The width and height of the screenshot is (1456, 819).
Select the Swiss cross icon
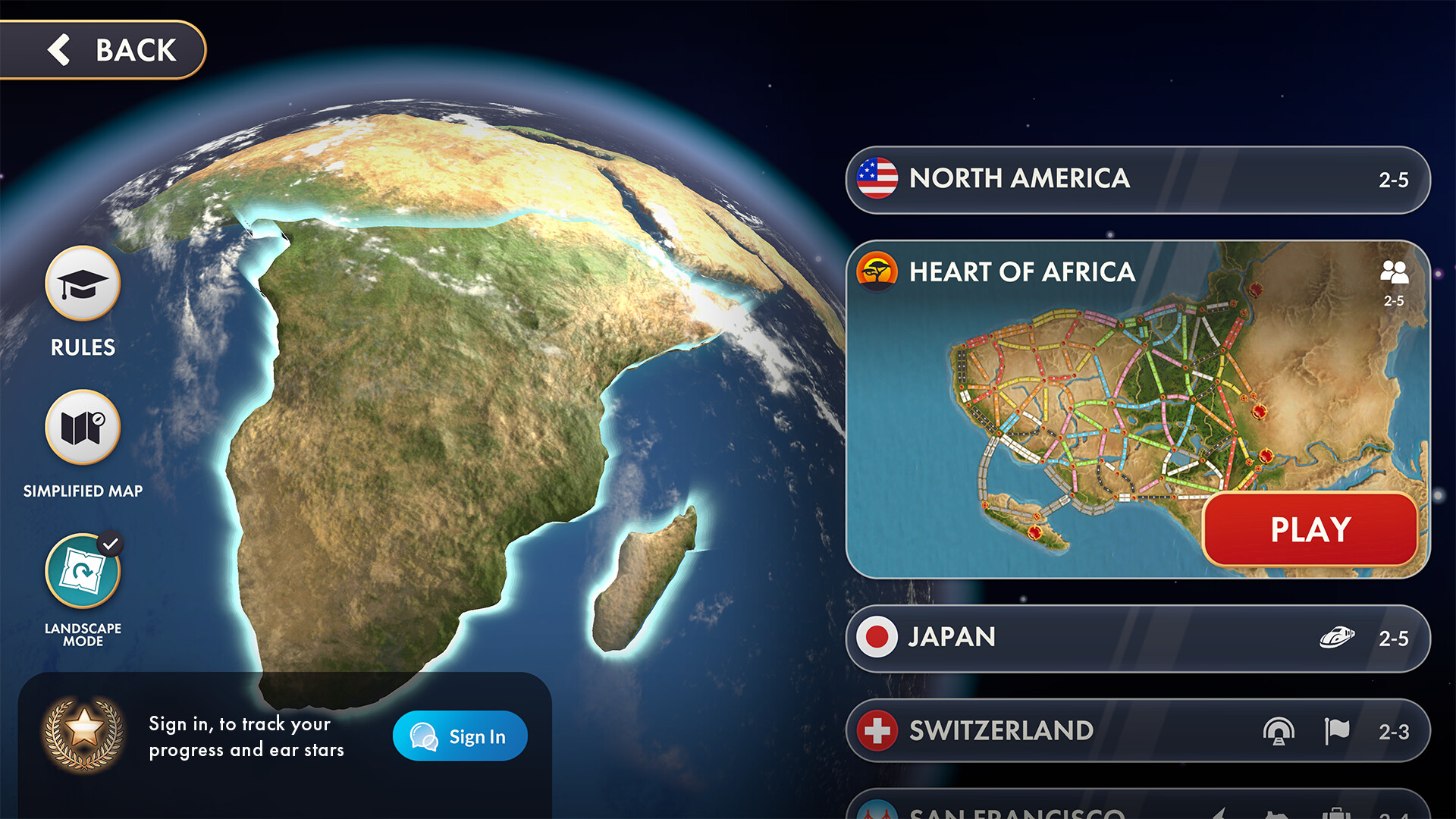878,730
